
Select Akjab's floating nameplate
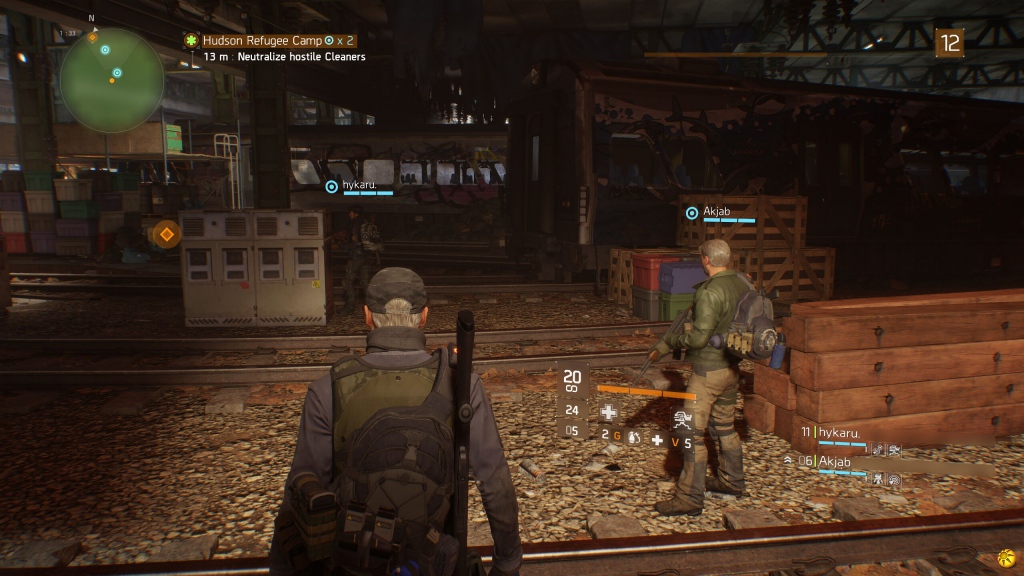coord(720,212)
